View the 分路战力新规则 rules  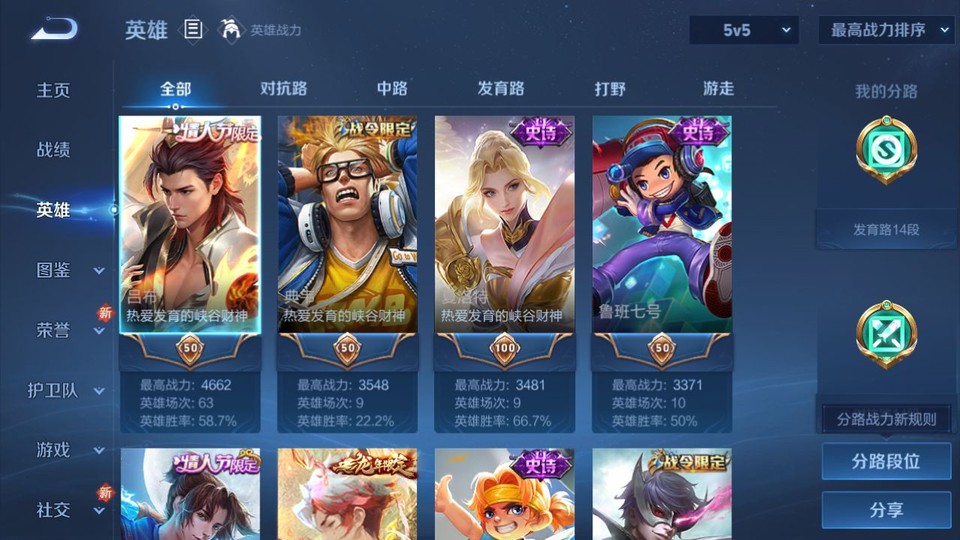[x=886, y=419]
